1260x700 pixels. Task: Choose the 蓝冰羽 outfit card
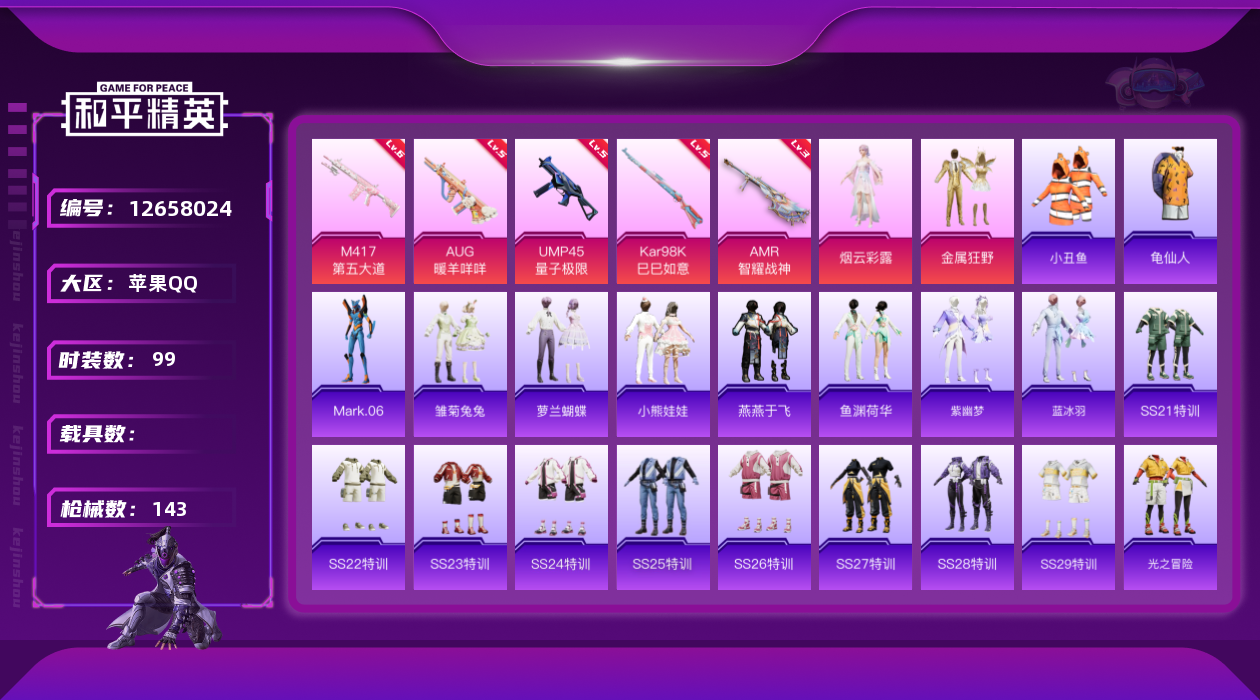[1068, 364]
